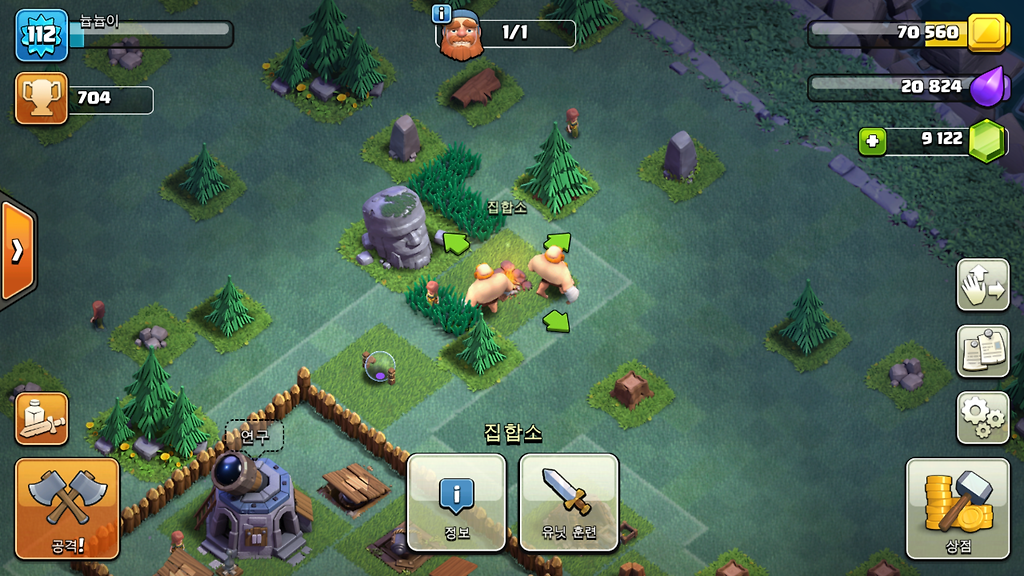The width and height of the screenshot is (1024, 576).
Task: Open the settings gears button
Action: (x=982, y=418)
